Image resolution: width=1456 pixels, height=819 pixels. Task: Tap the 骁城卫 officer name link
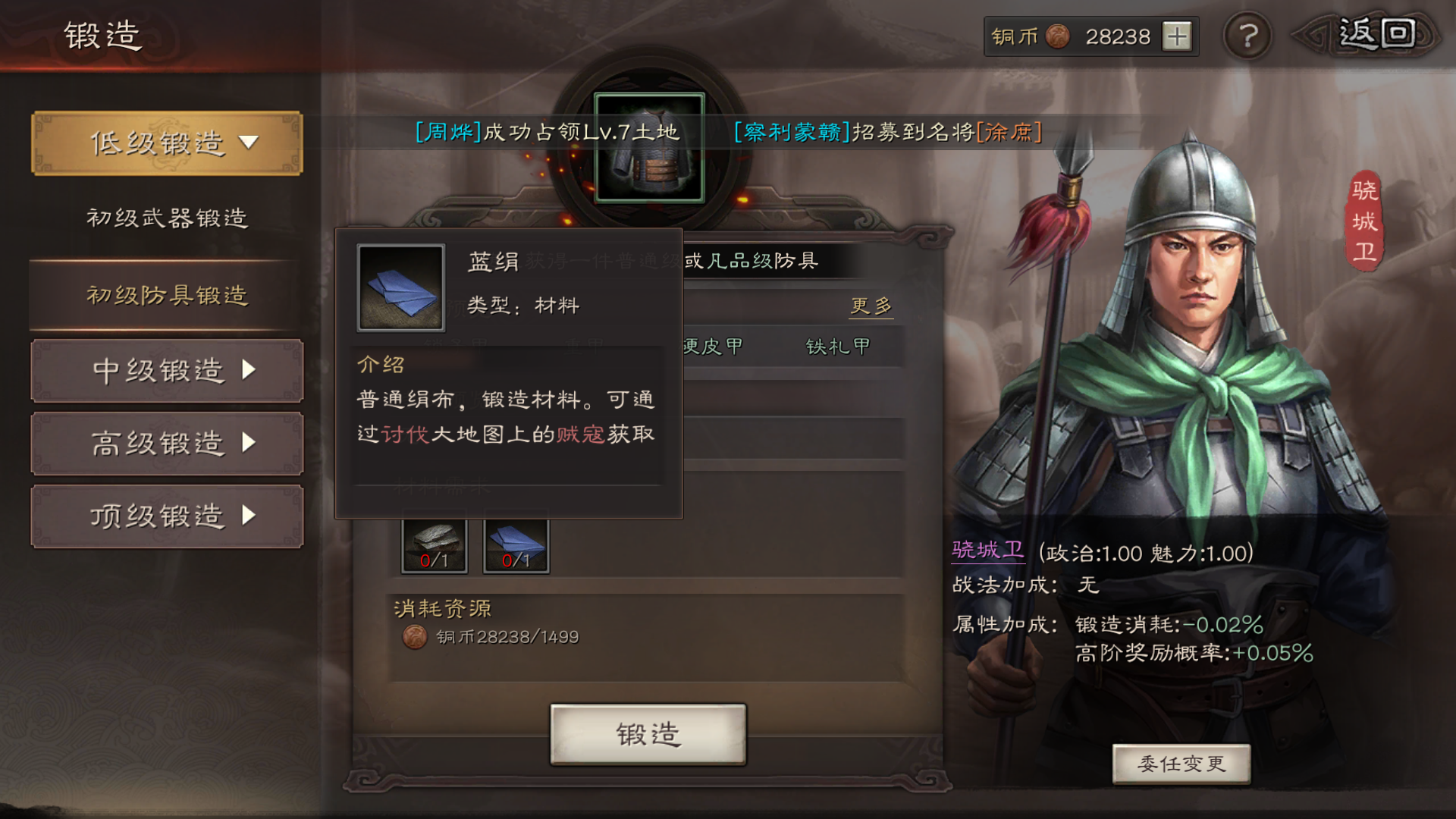pyautogui.click(x=987, y=551)
